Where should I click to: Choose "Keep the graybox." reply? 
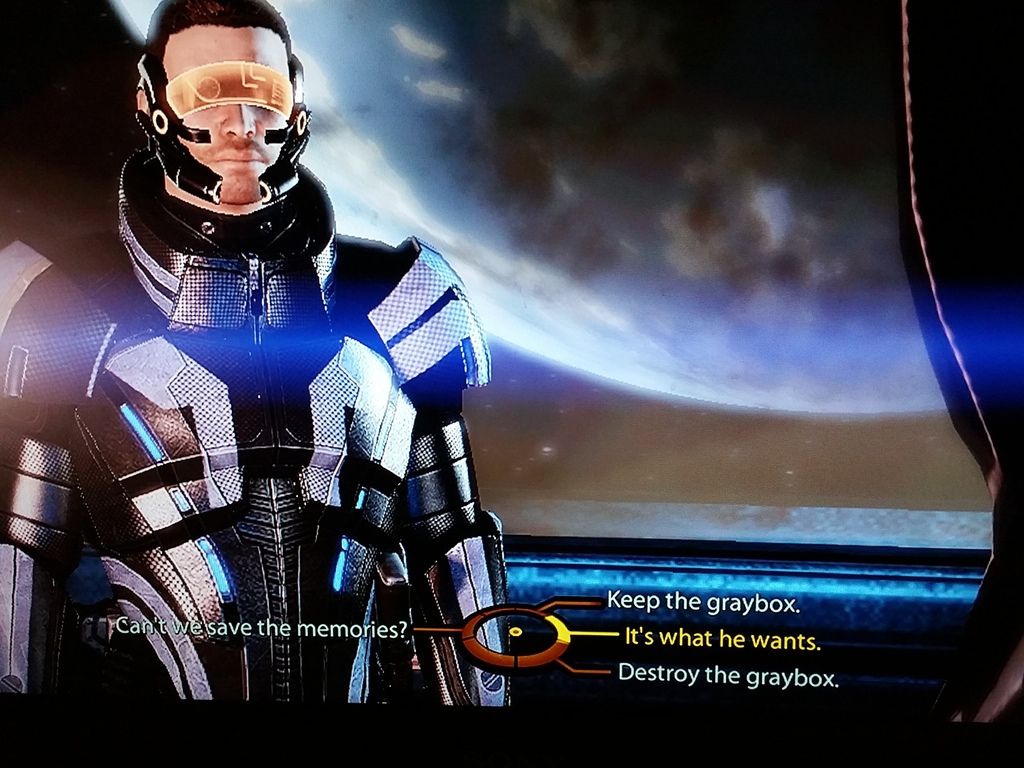tap(704, 602)
